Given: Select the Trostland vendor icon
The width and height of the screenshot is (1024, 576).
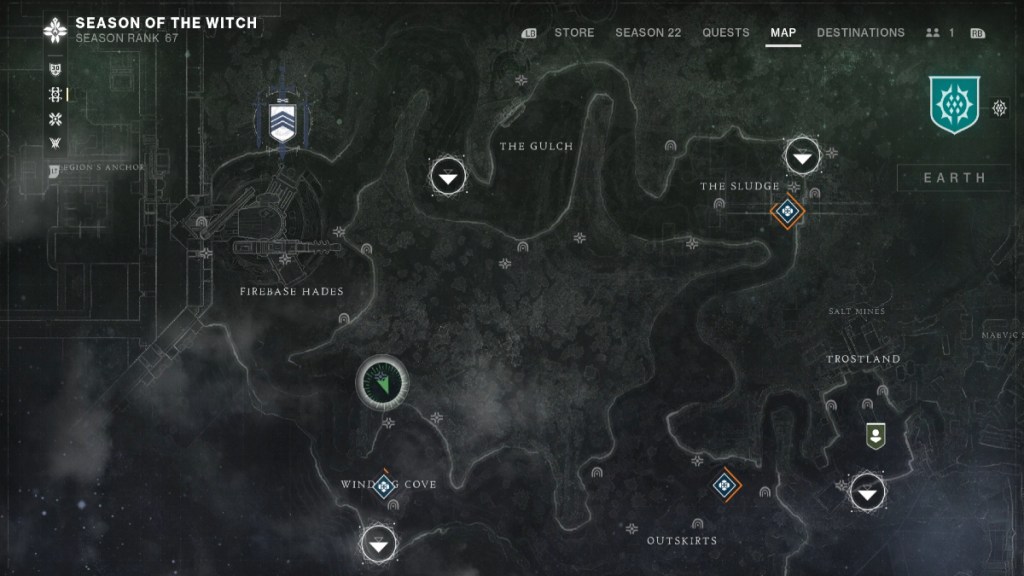Looking at the screenshot, I should point(875,435).
